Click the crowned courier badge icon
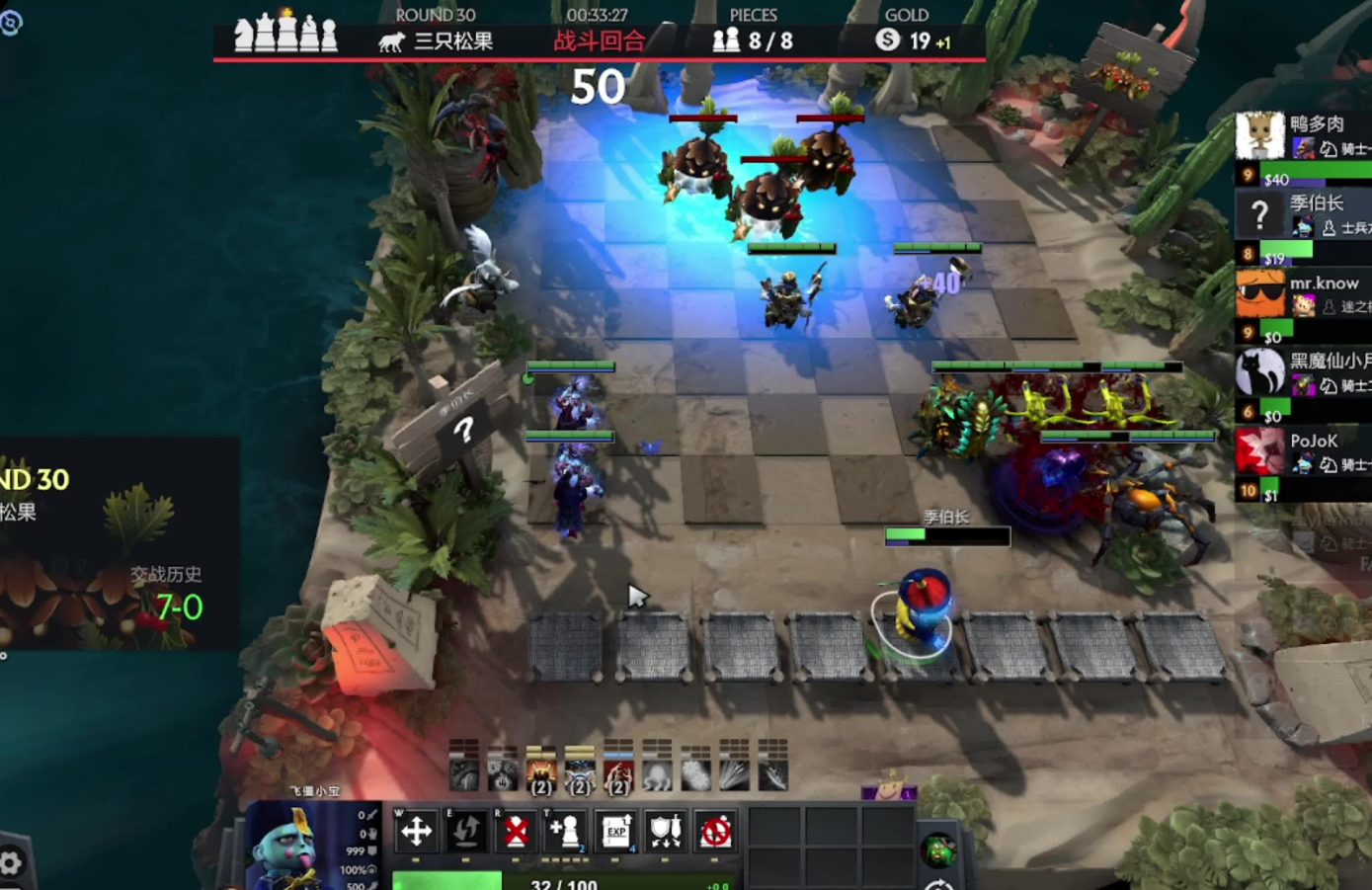Viewport: 1372px width, 890px height. click(890, 788)
